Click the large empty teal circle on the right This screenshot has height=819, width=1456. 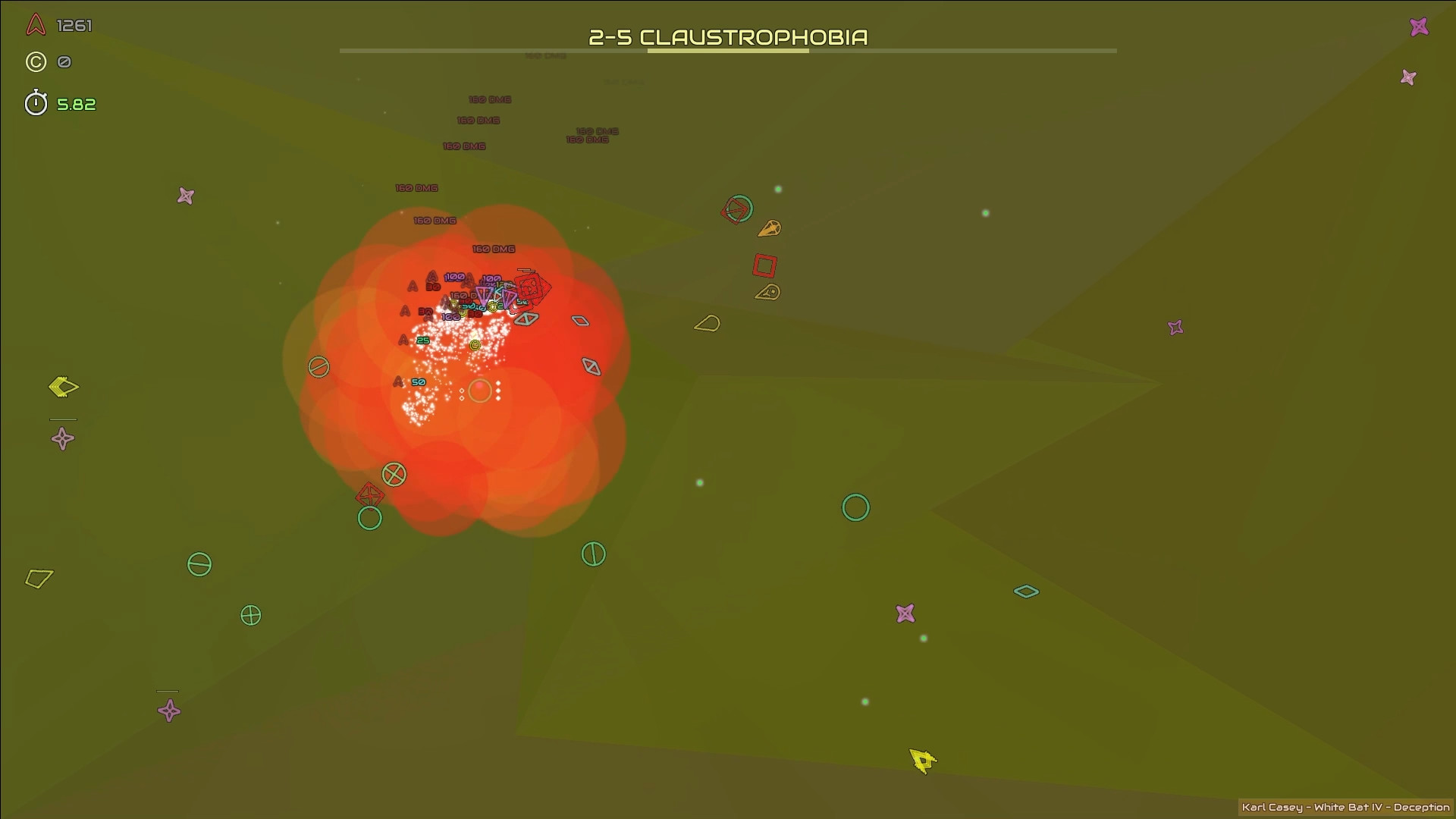coord(855,508)
